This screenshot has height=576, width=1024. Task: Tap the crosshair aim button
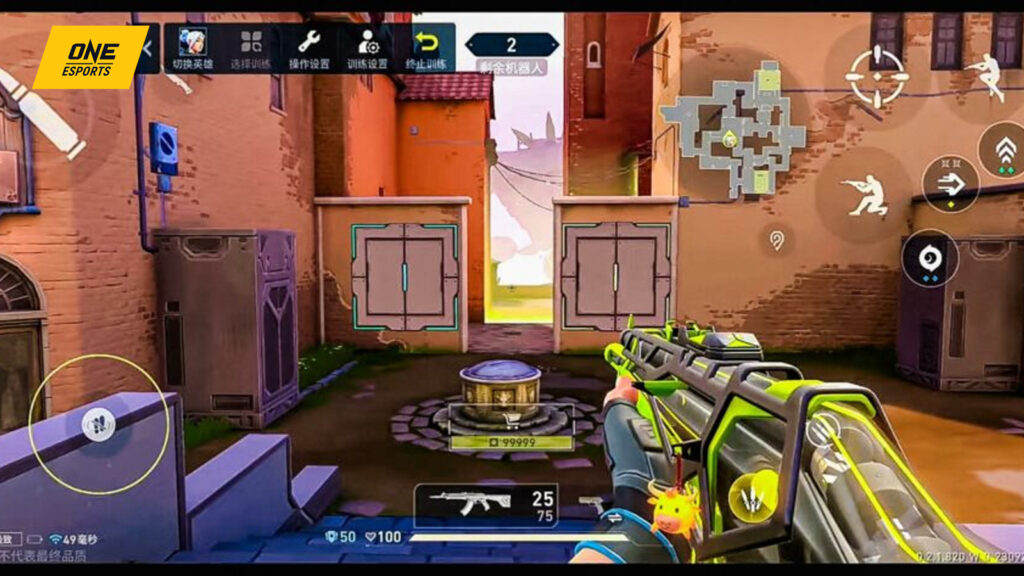pyautogui.click(x=876, y=76)
